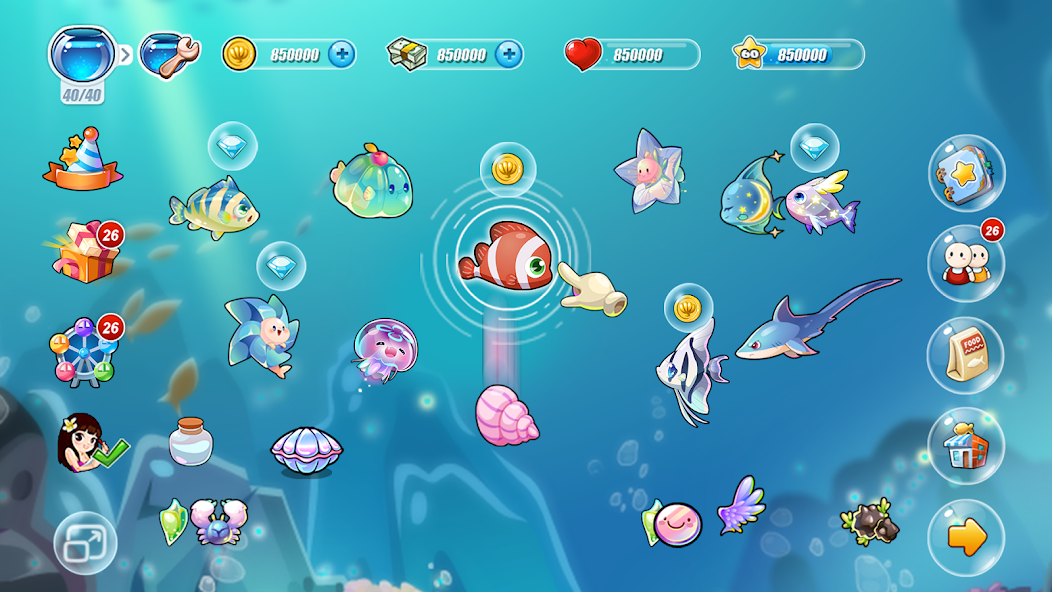Open the friends bubble
The image size is (1052, 592).
click(x=965, y=263)
